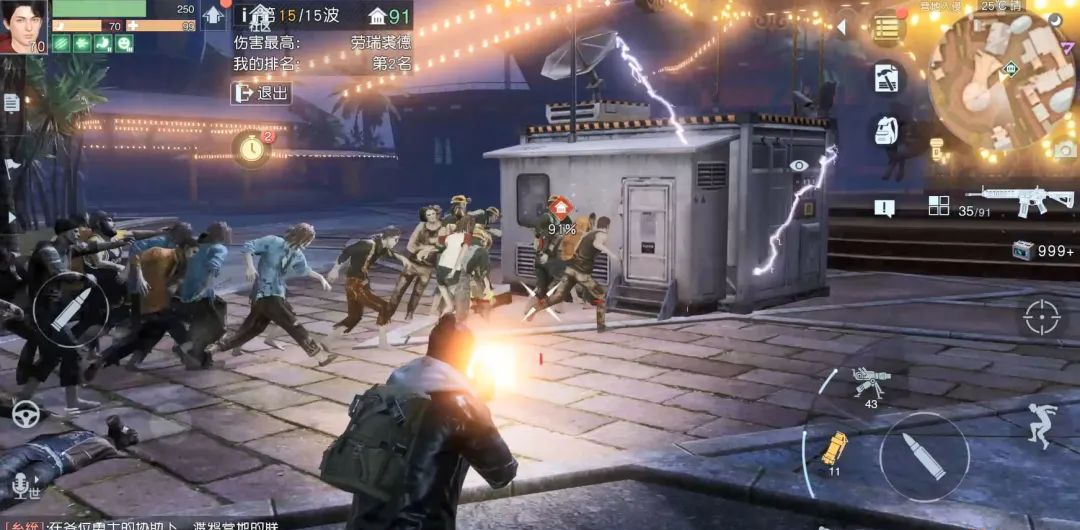Screen dimensions: 1080x530
Task: Open the player portrait profile
Action: tap(24, 27)
